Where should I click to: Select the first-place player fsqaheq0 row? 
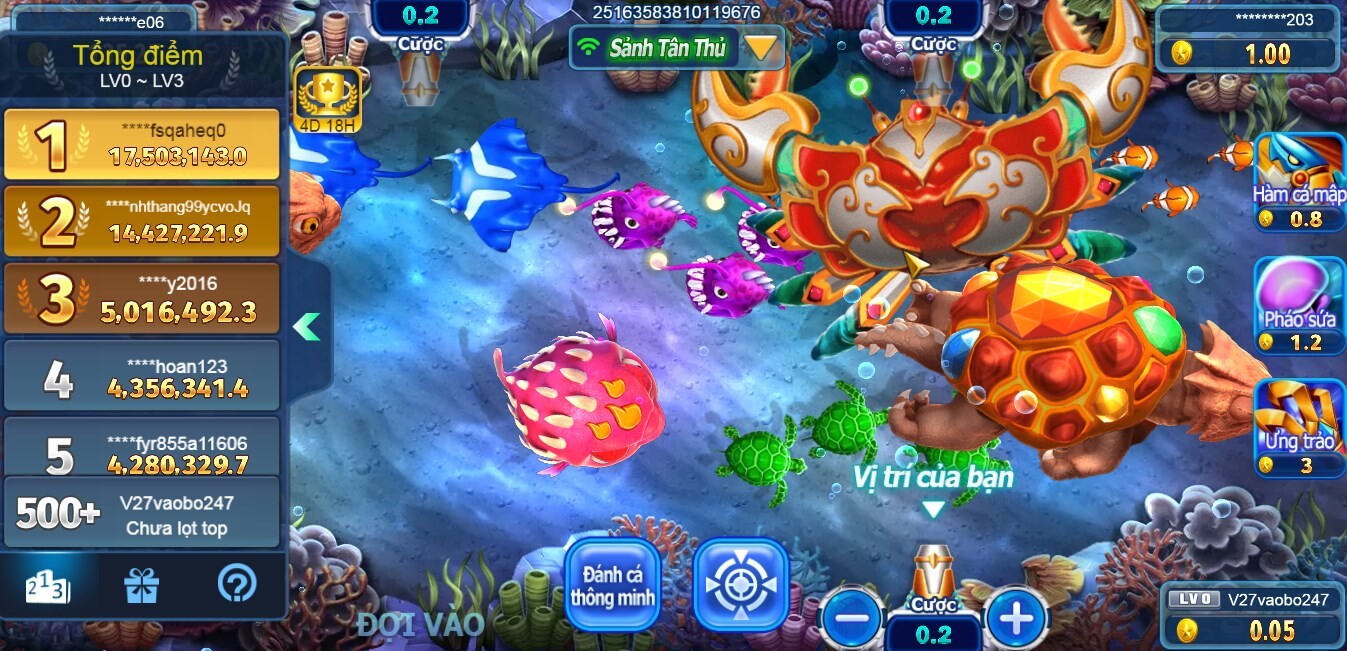[142, 144]
